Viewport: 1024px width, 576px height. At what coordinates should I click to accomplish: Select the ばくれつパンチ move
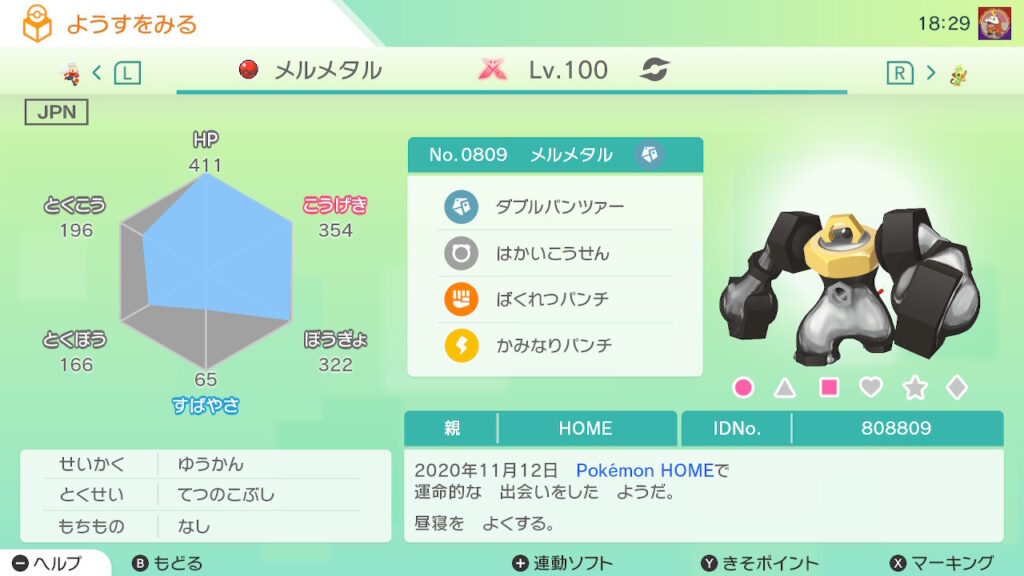coord(555,299)
